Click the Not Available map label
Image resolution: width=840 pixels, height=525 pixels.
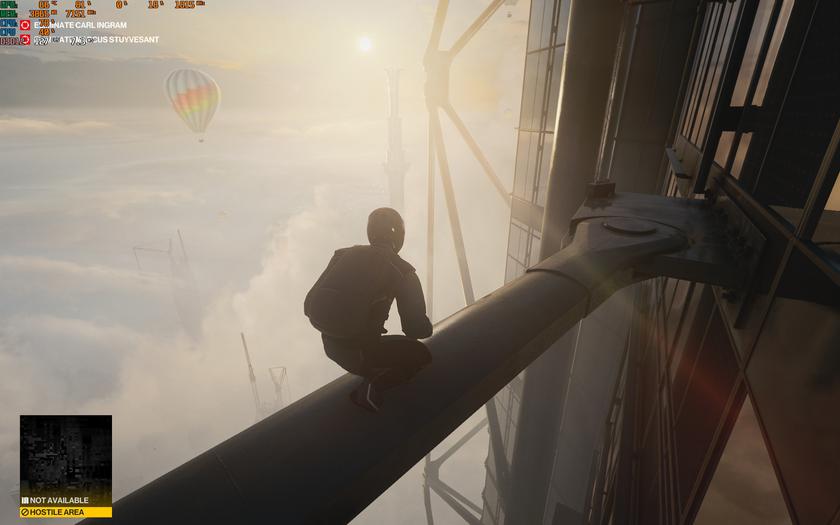58,500
